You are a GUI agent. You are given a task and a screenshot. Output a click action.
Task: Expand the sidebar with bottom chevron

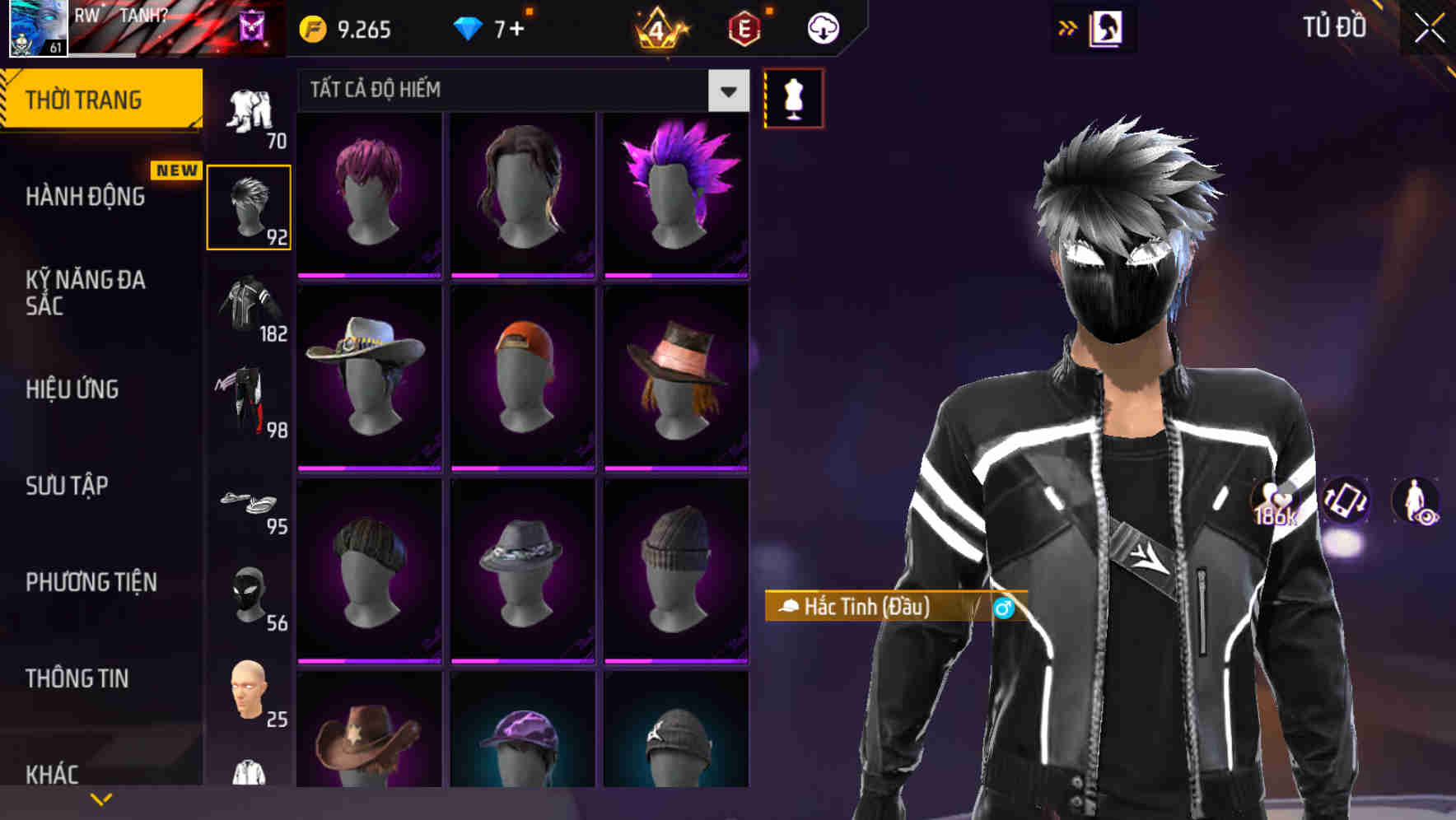click(x=100, y=797)
